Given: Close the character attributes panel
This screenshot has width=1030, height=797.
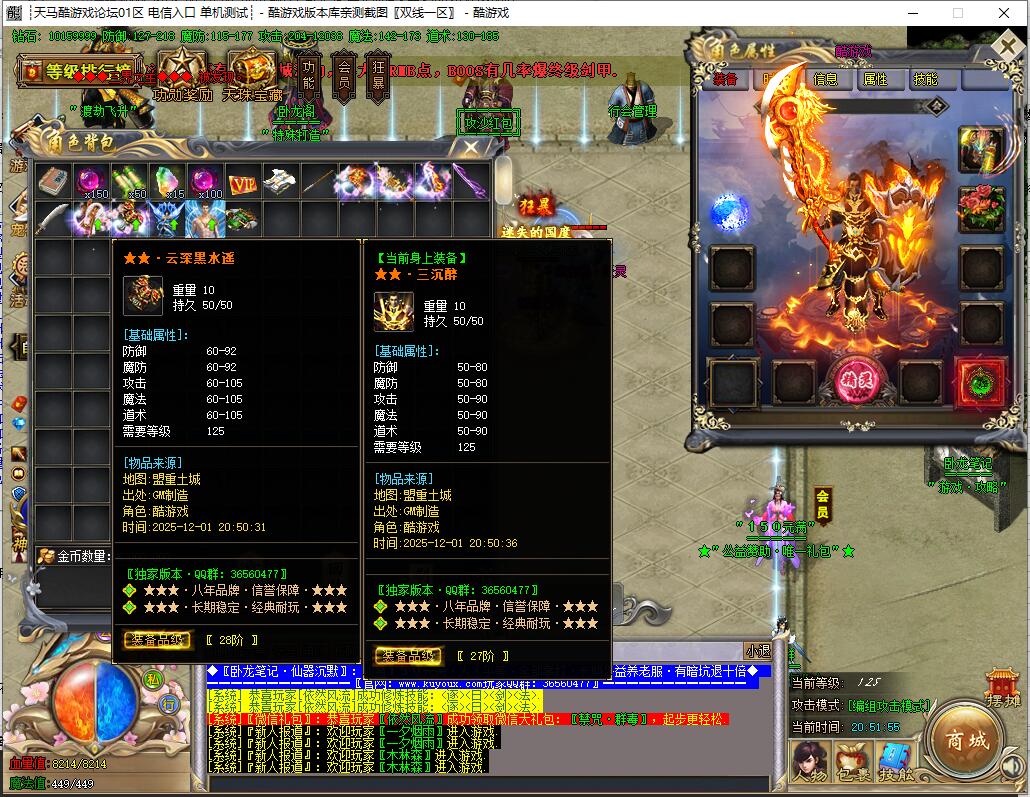Looking at the screenshot, I should 1008,49.
